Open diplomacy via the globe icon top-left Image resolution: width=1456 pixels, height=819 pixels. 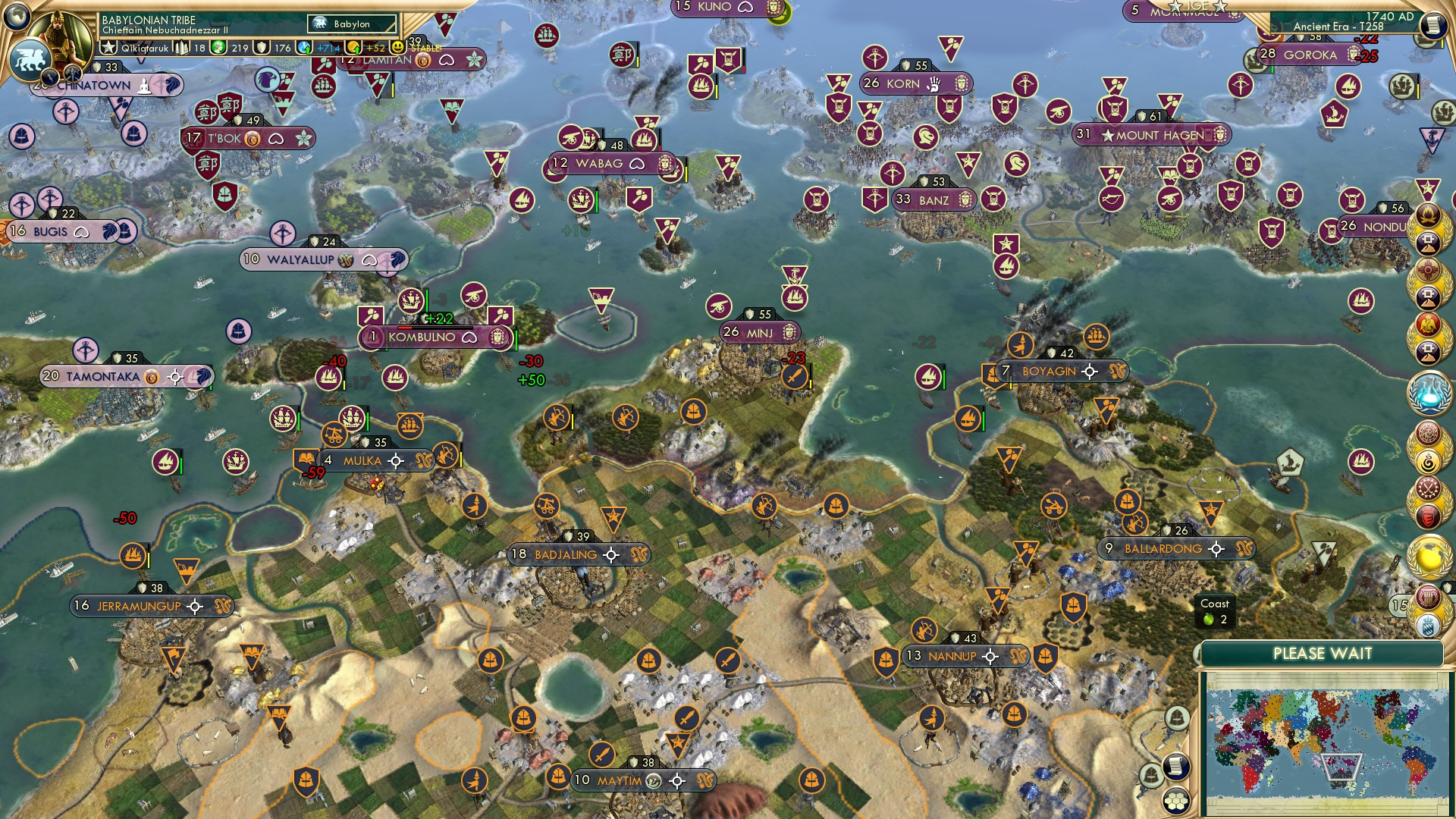[15, 17]
